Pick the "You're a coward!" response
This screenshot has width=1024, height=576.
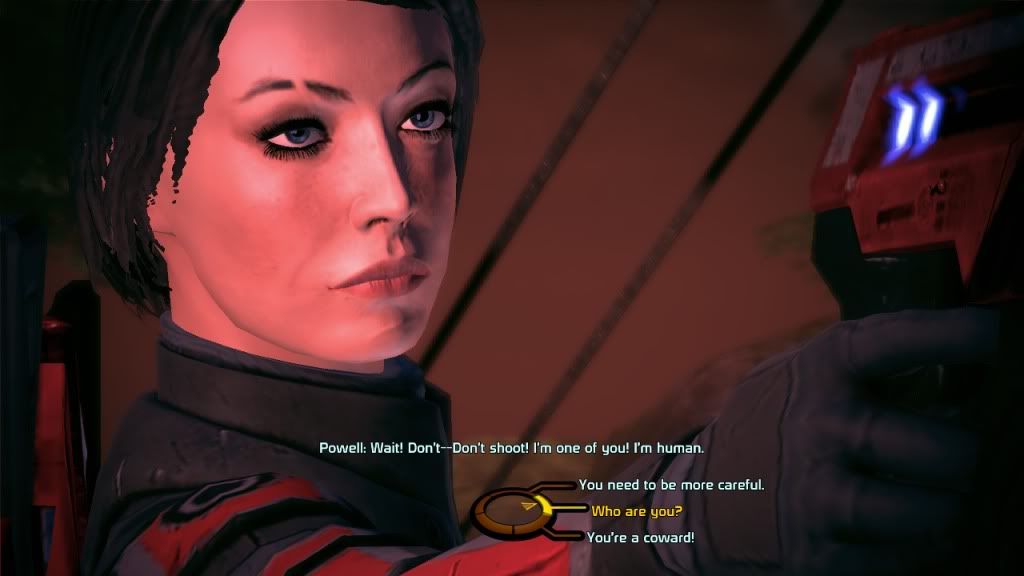click(x=640, y=538)
